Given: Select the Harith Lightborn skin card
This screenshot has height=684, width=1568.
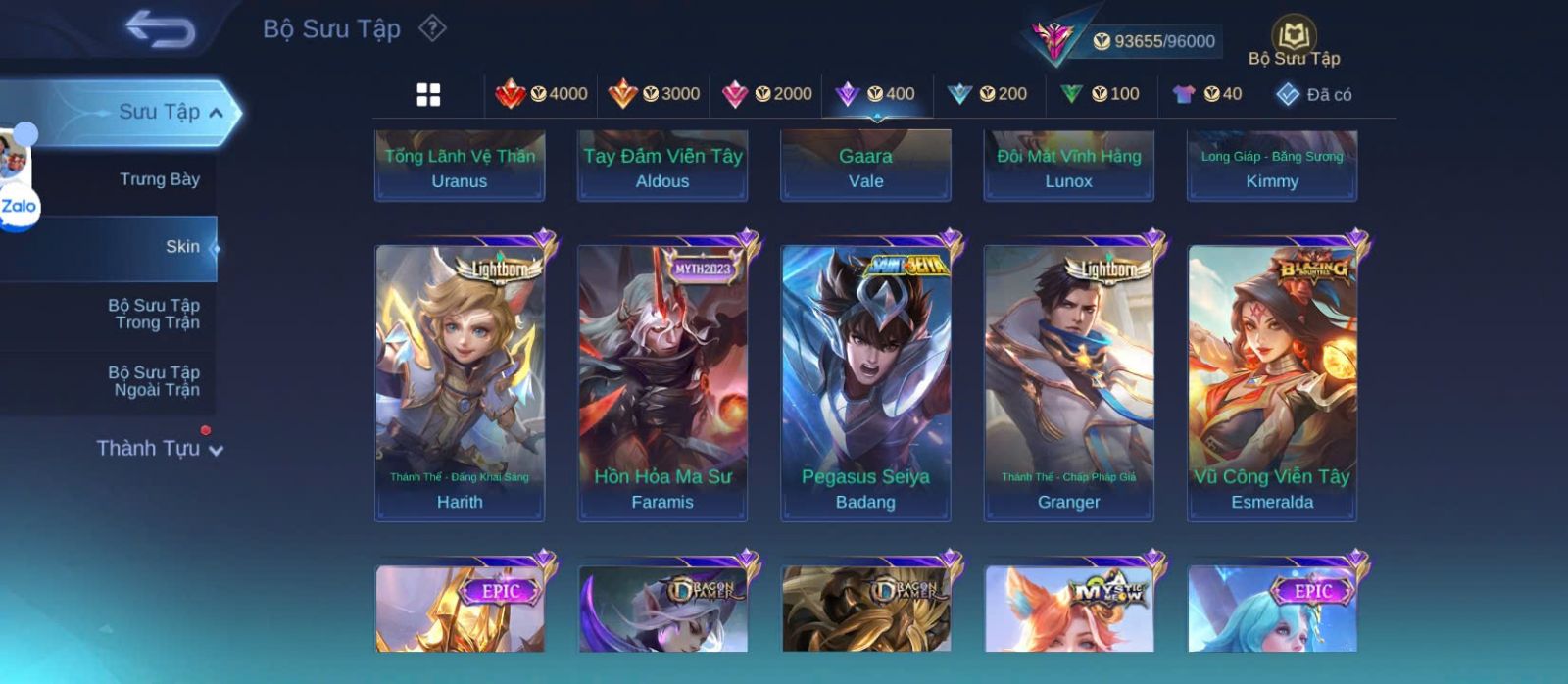Looking at the screenshot, I should tap(460, 382).
